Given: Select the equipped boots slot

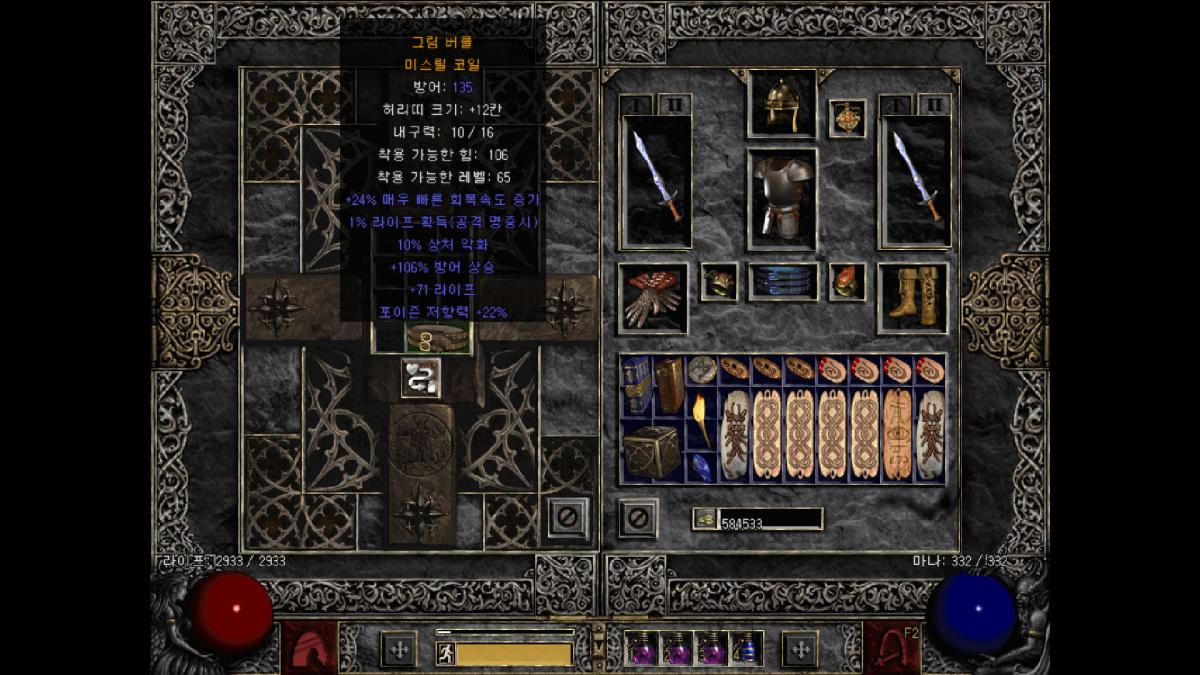Looking at the screenshot, I should point(912,298).
